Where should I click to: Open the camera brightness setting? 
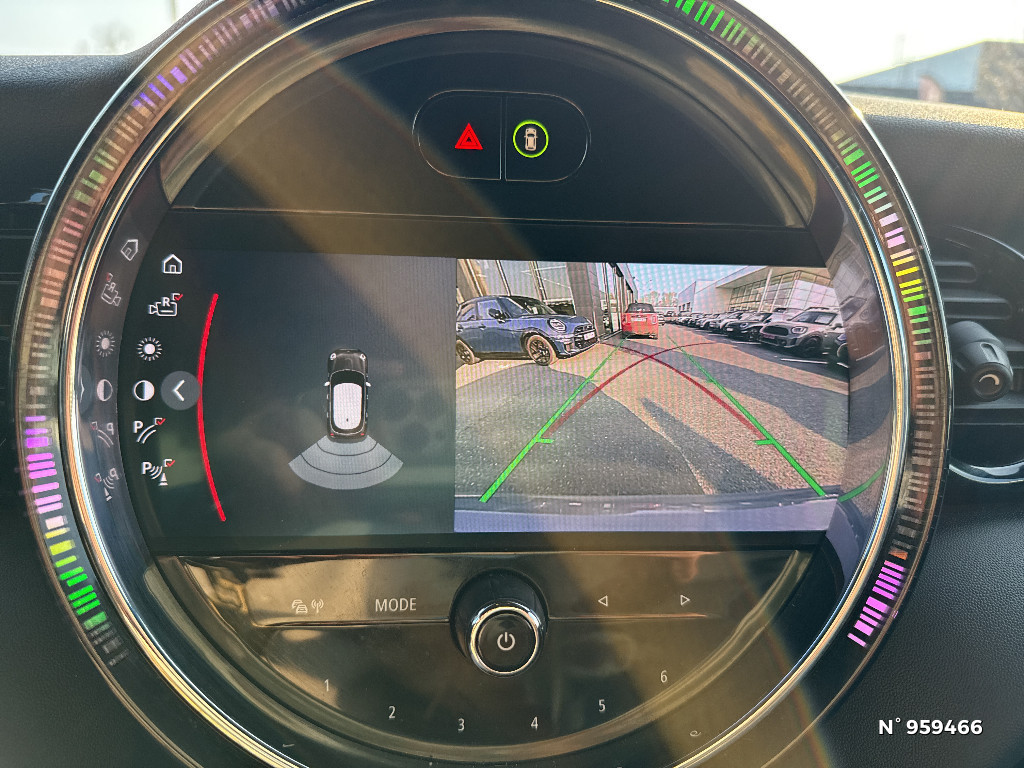[149, 349]
